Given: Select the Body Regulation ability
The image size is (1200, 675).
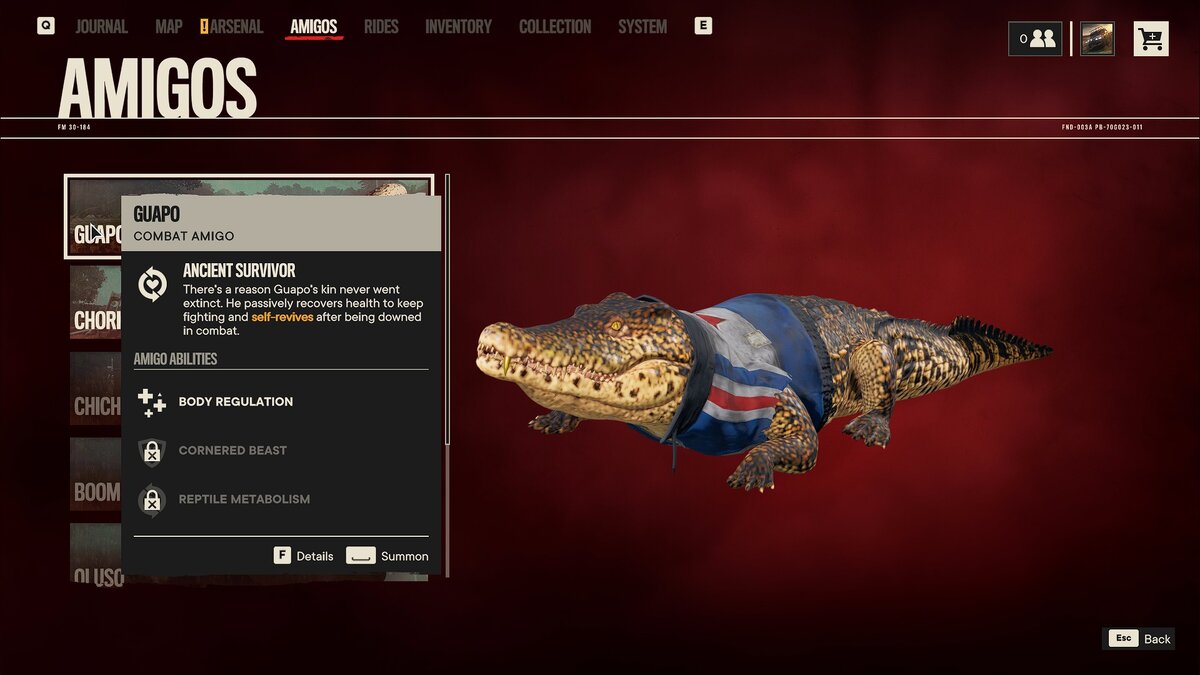Looking at the screenshot, I should click(x=235, y=402).
